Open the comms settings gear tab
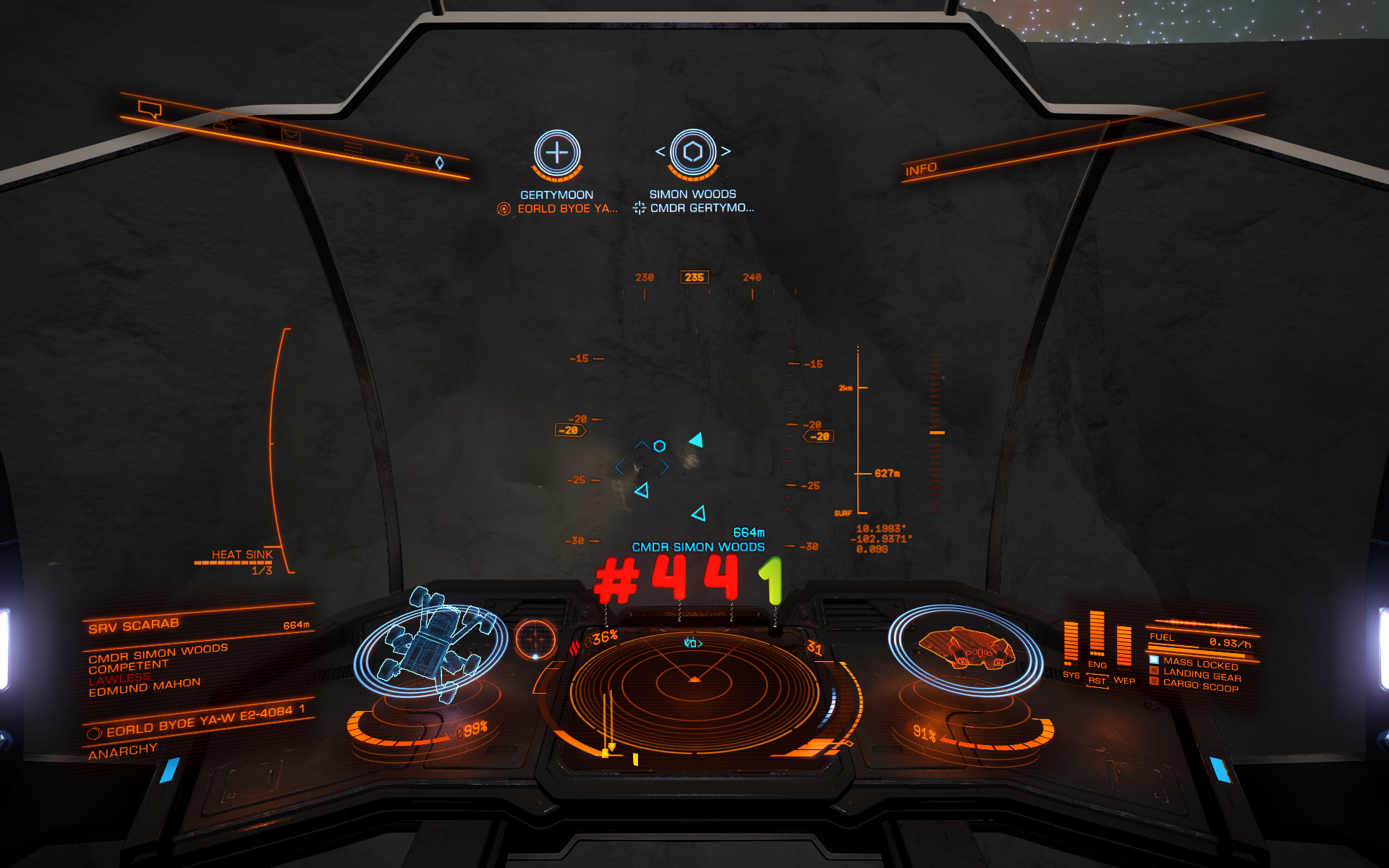1389x868 pixels. click(x=412, y=158)
